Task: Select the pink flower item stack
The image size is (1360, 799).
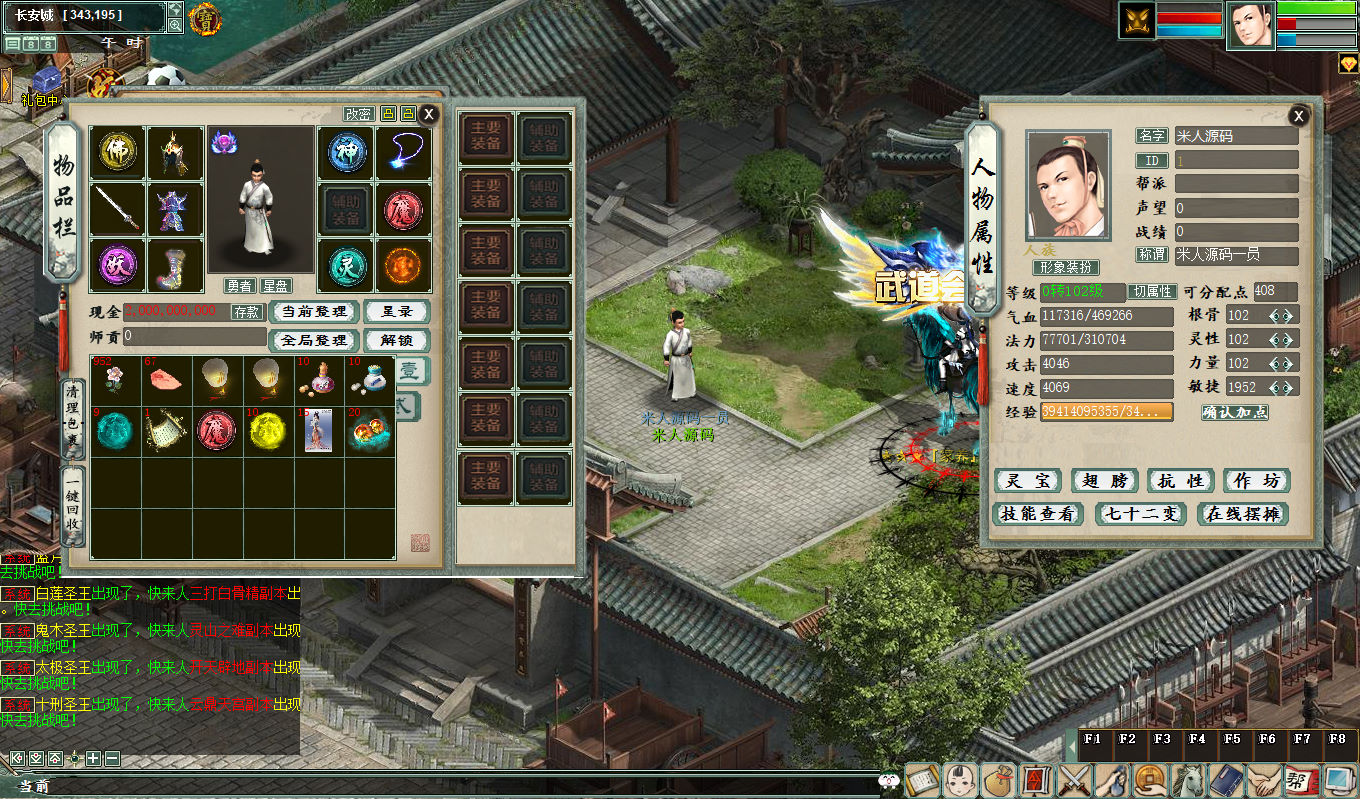Action: (116, 378)
